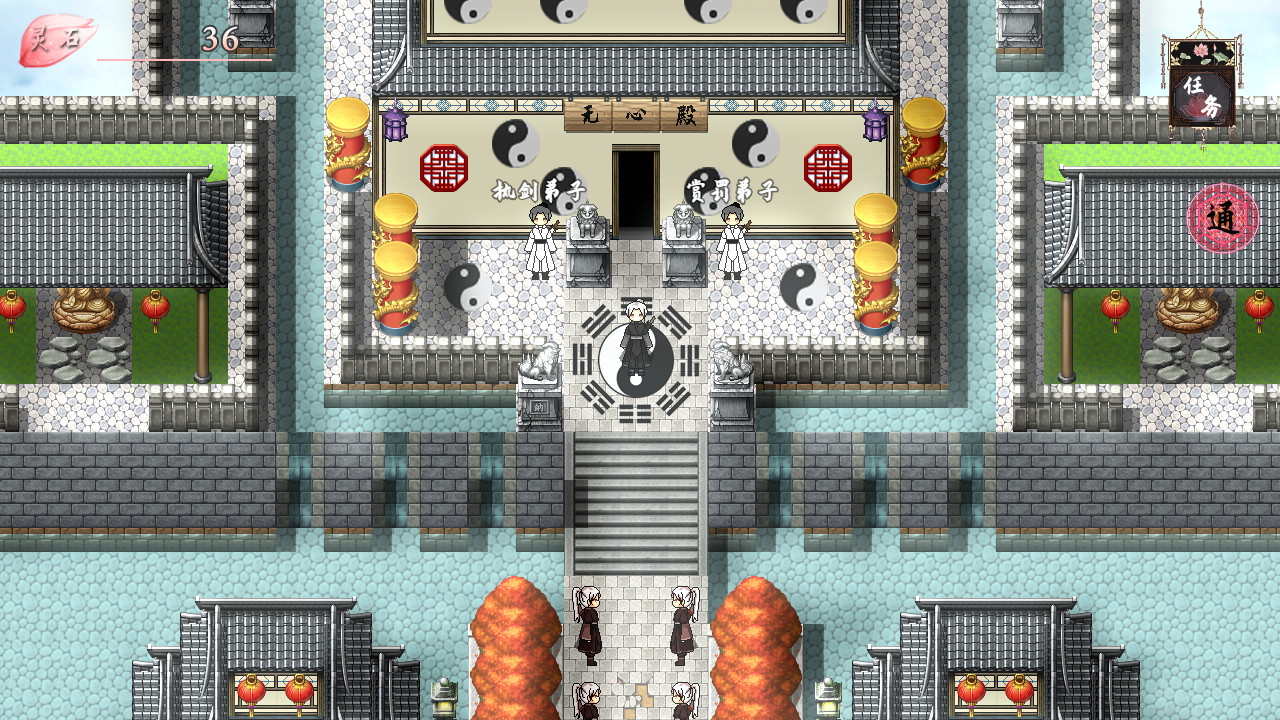Click the 通 teleport seal on the wall

pyautogui.click(x=1221, y=215)
